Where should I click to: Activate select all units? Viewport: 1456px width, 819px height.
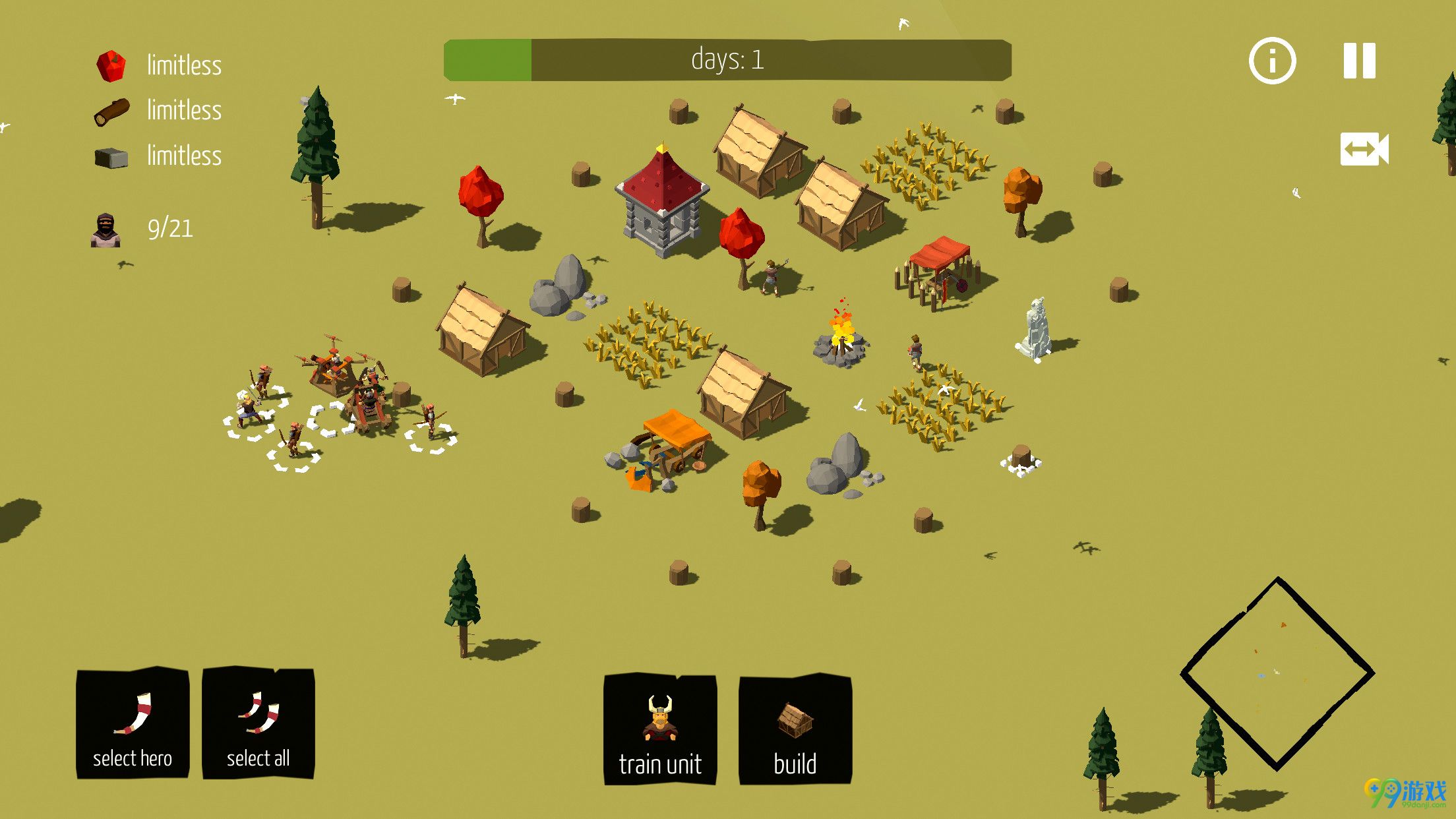point(258,723)
